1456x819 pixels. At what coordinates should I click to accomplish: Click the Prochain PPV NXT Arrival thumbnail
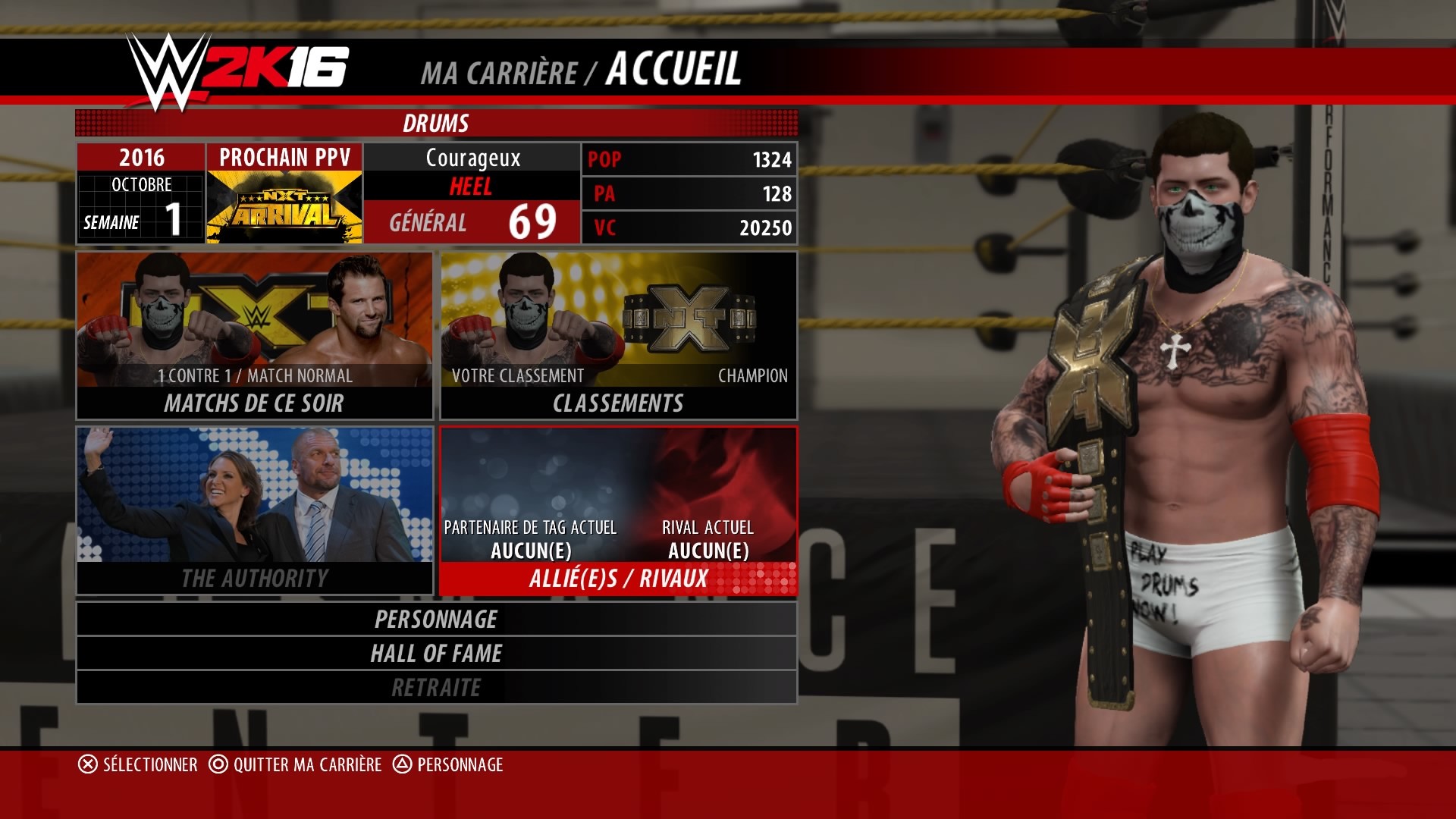point(284,206)
